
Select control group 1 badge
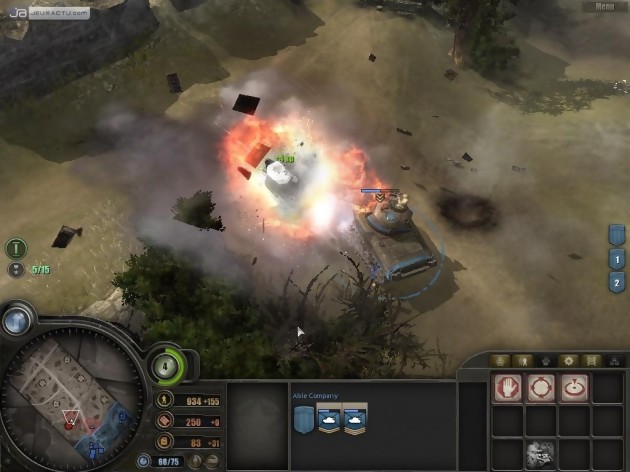(617, 258)
